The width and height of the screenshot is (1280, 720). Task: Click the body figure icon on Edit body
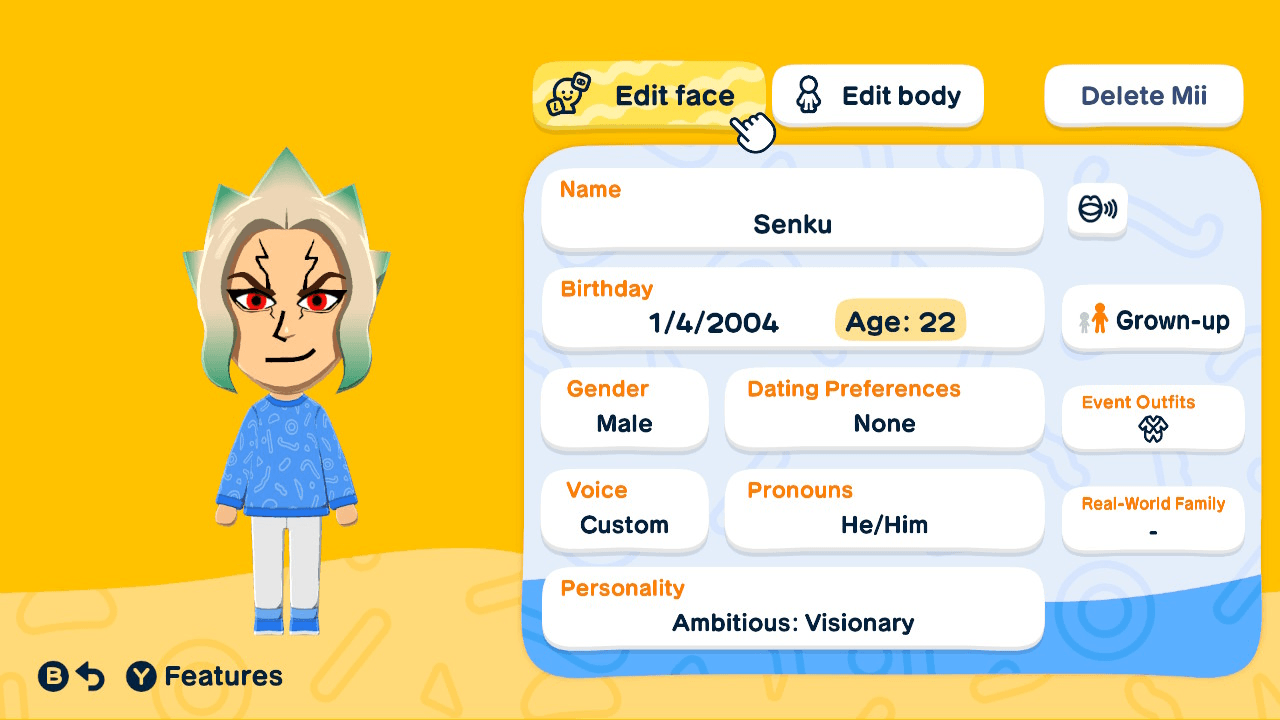808,95
